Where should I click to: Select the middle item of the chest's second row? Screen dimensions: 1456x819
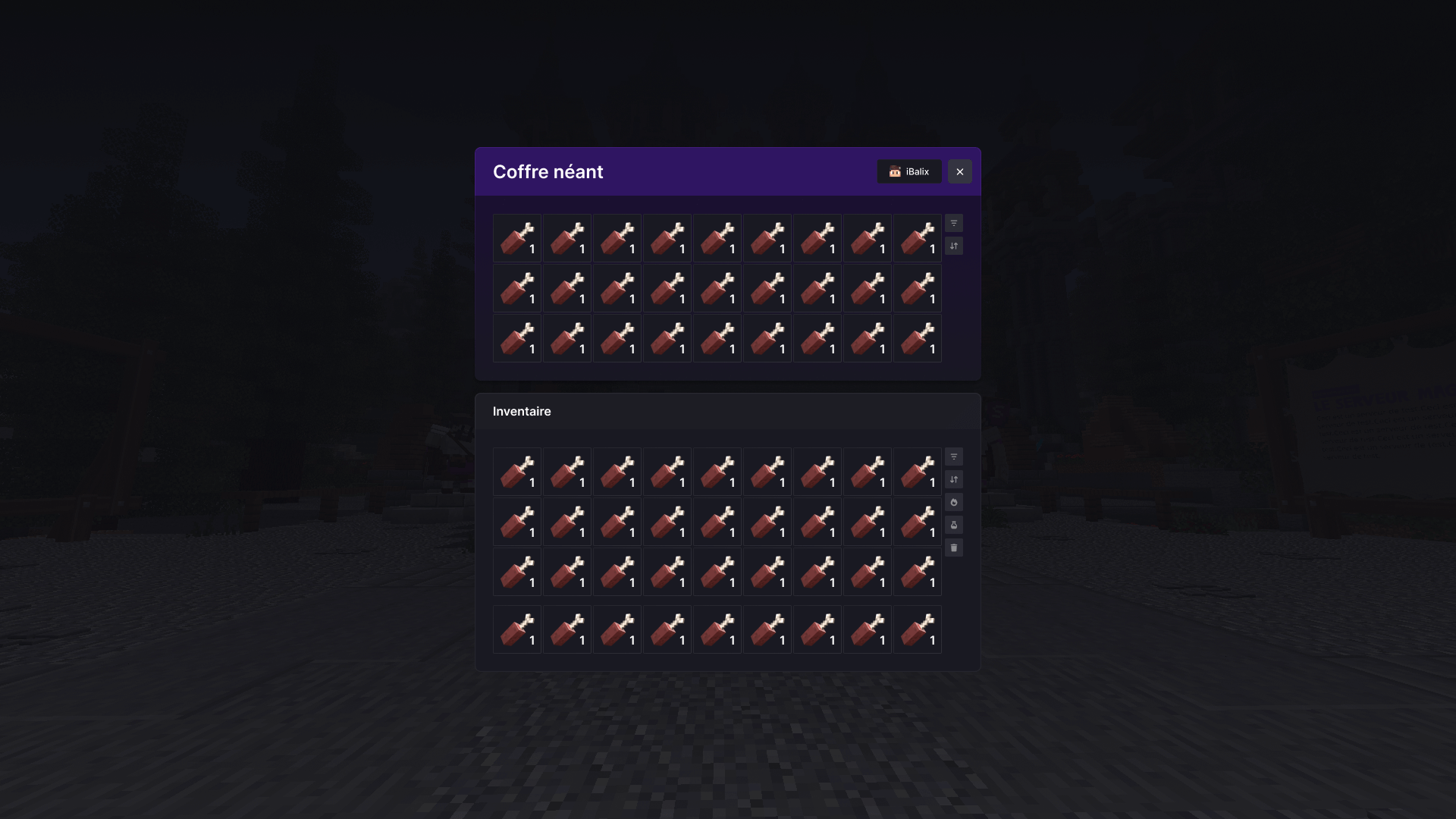pos(717,288)
